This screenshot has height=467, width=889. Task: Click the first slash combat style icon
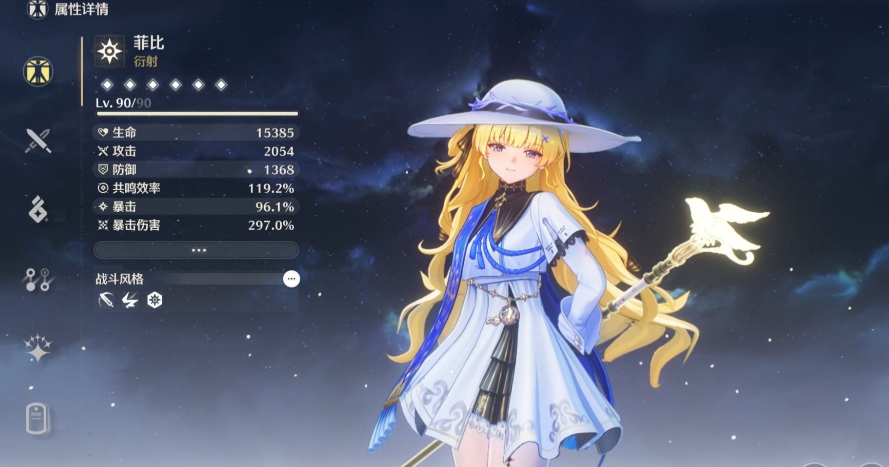106,300
